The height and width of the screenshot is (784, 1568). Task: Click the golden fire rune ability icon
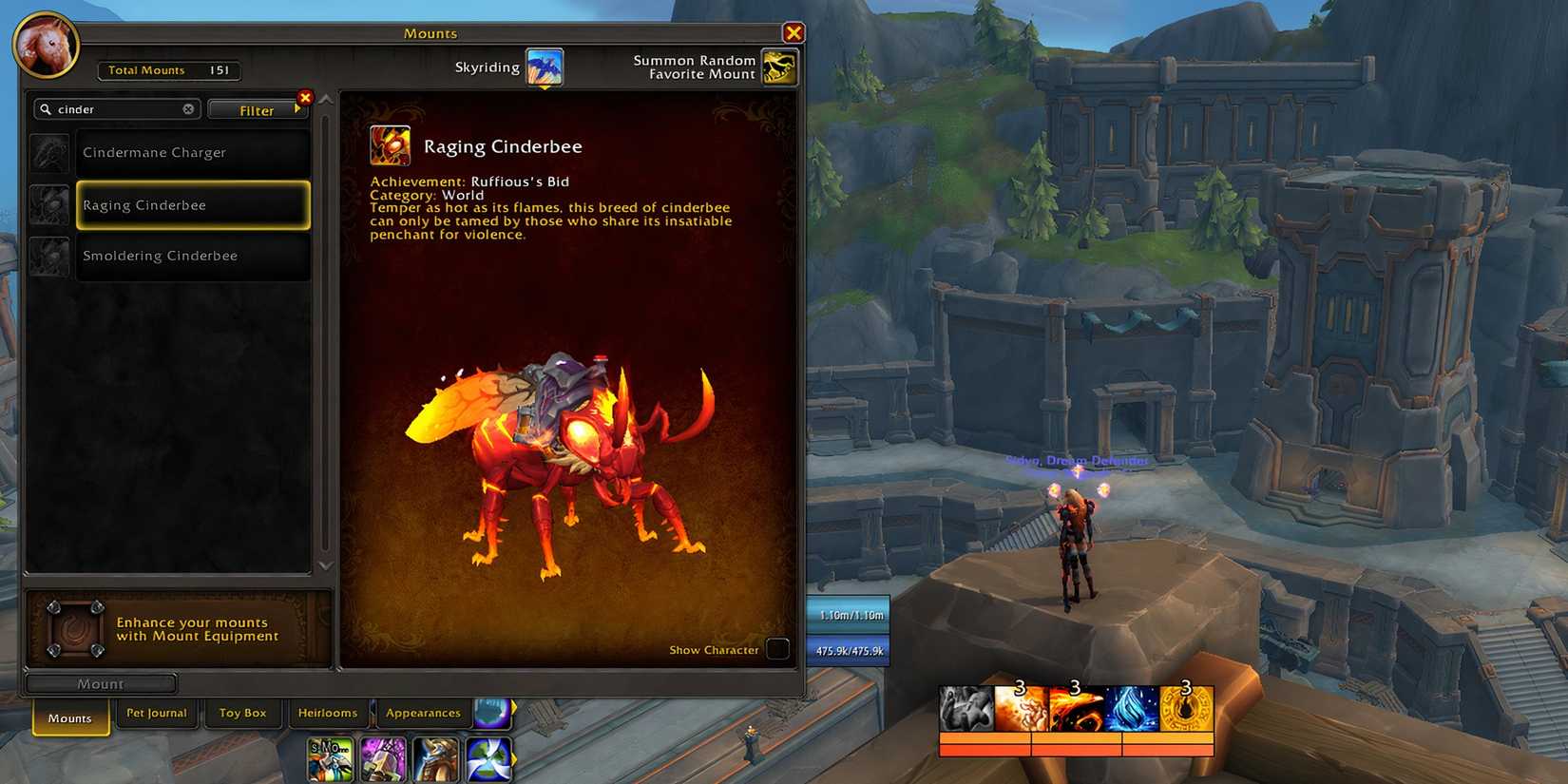pos(1187,708)
